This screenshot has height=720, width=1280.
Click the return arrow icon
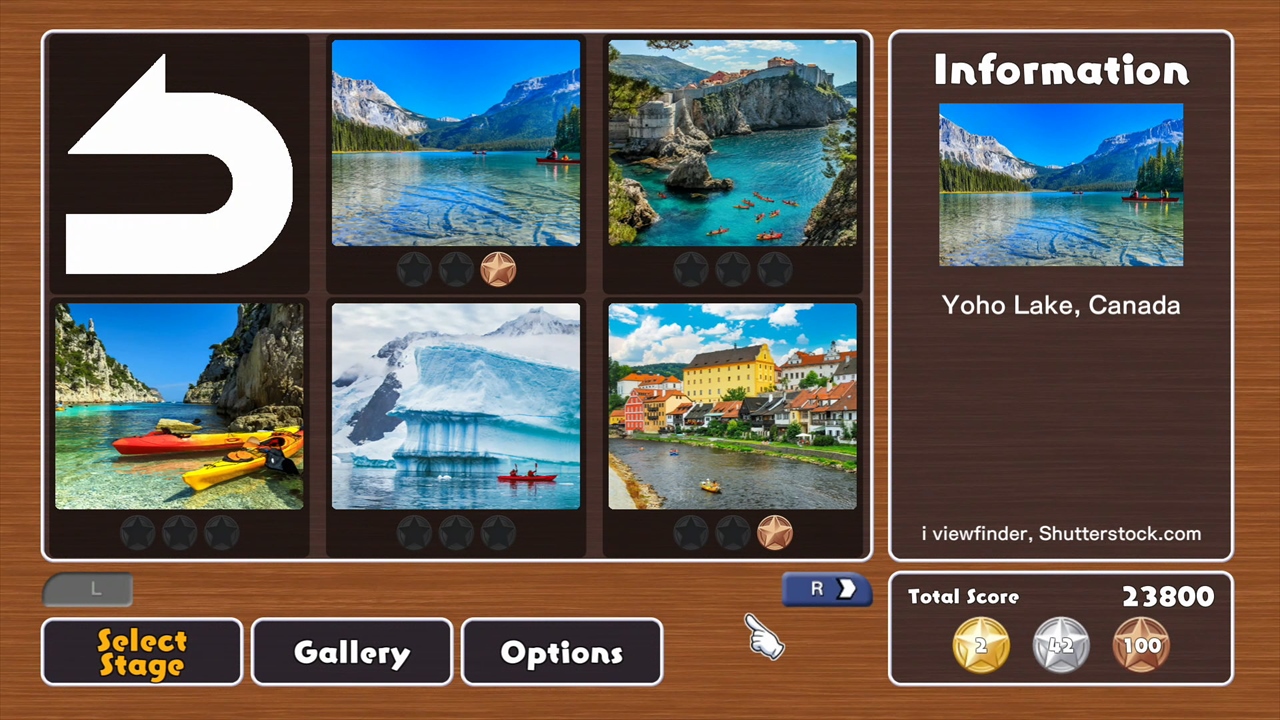pos(177,163)
